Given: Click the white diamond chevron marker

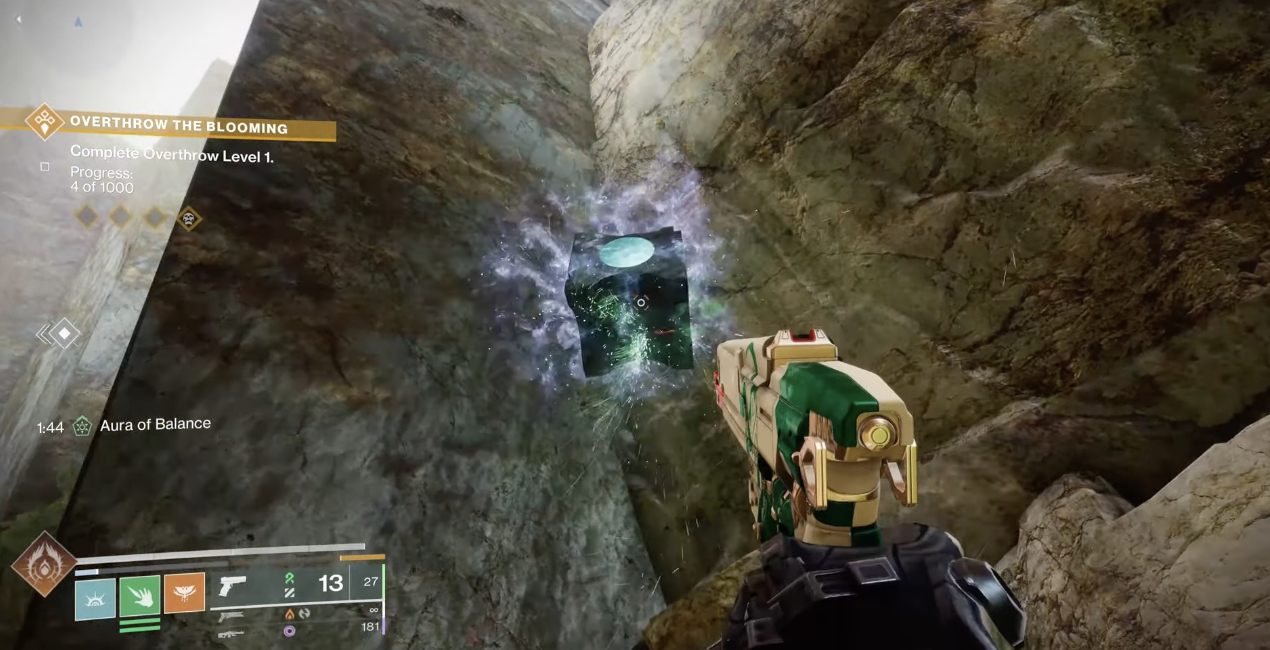Looking at the screenshot, I should click(63, 333).
